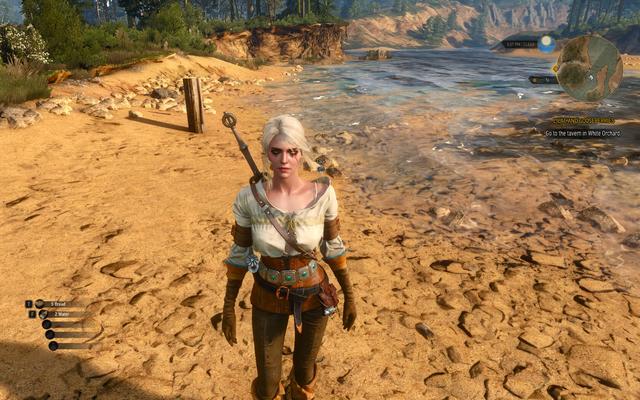The height and width of the screenshot is (400, 640).
Task: Select the time of day label
Action: coord(520,44)
